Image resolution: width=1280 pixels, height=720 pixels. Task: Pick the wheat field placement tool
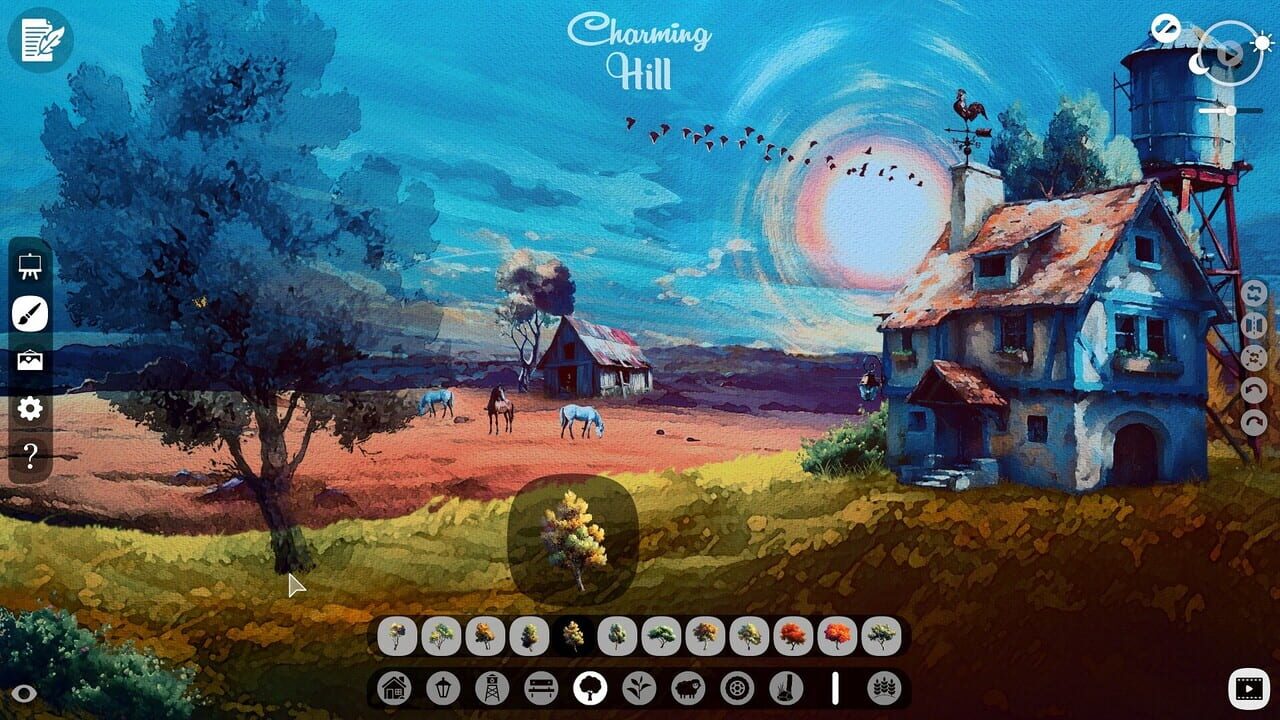click(883, 688)
